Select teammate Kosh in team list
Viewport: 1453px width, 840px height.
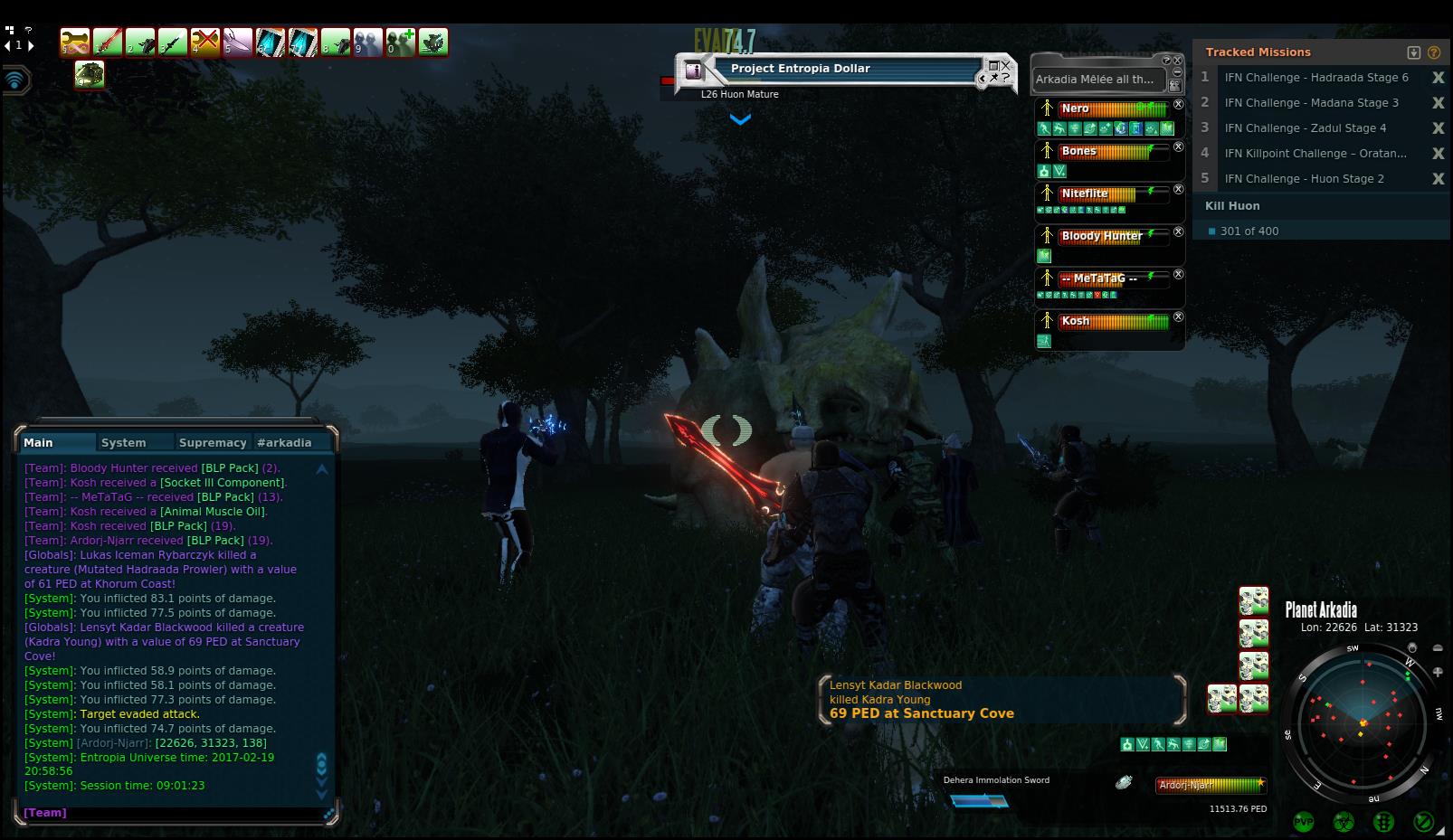point(1075,321)
